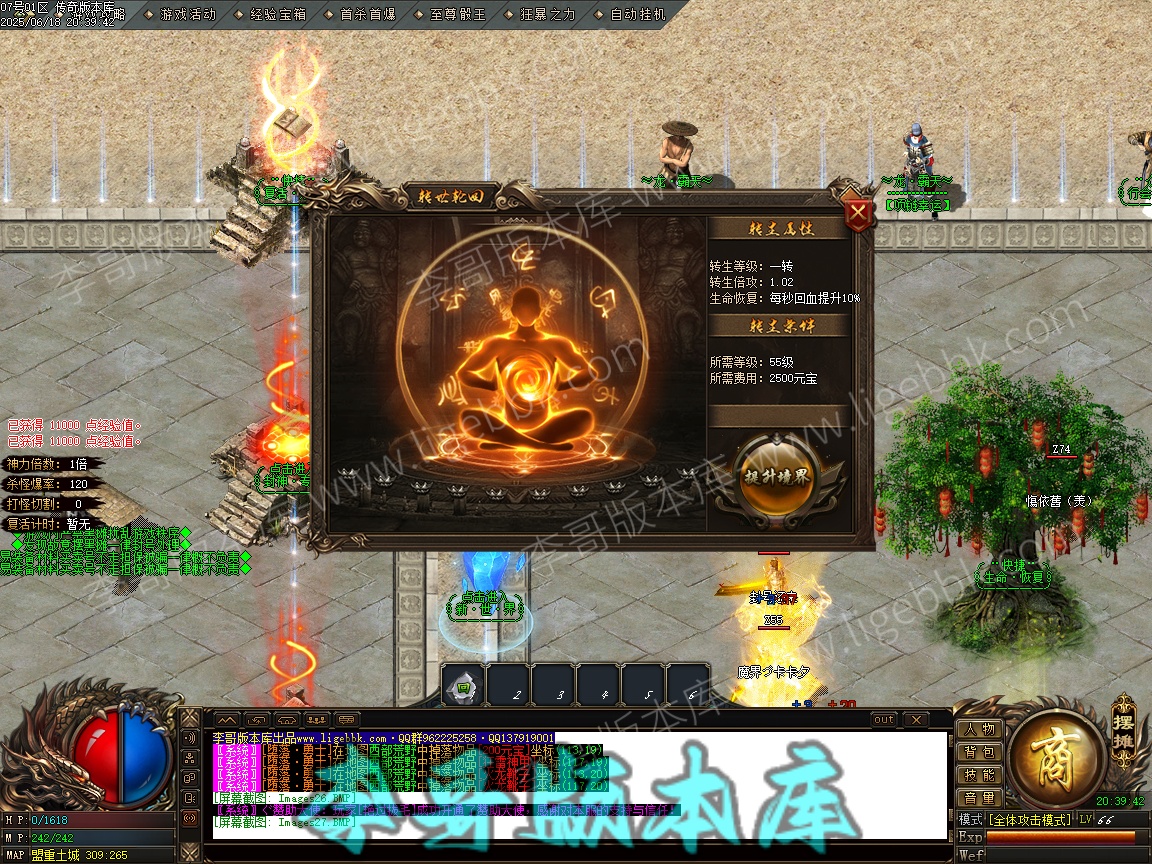
Task: Open the 摆摊 stall vendor button
Action: 1124,719
